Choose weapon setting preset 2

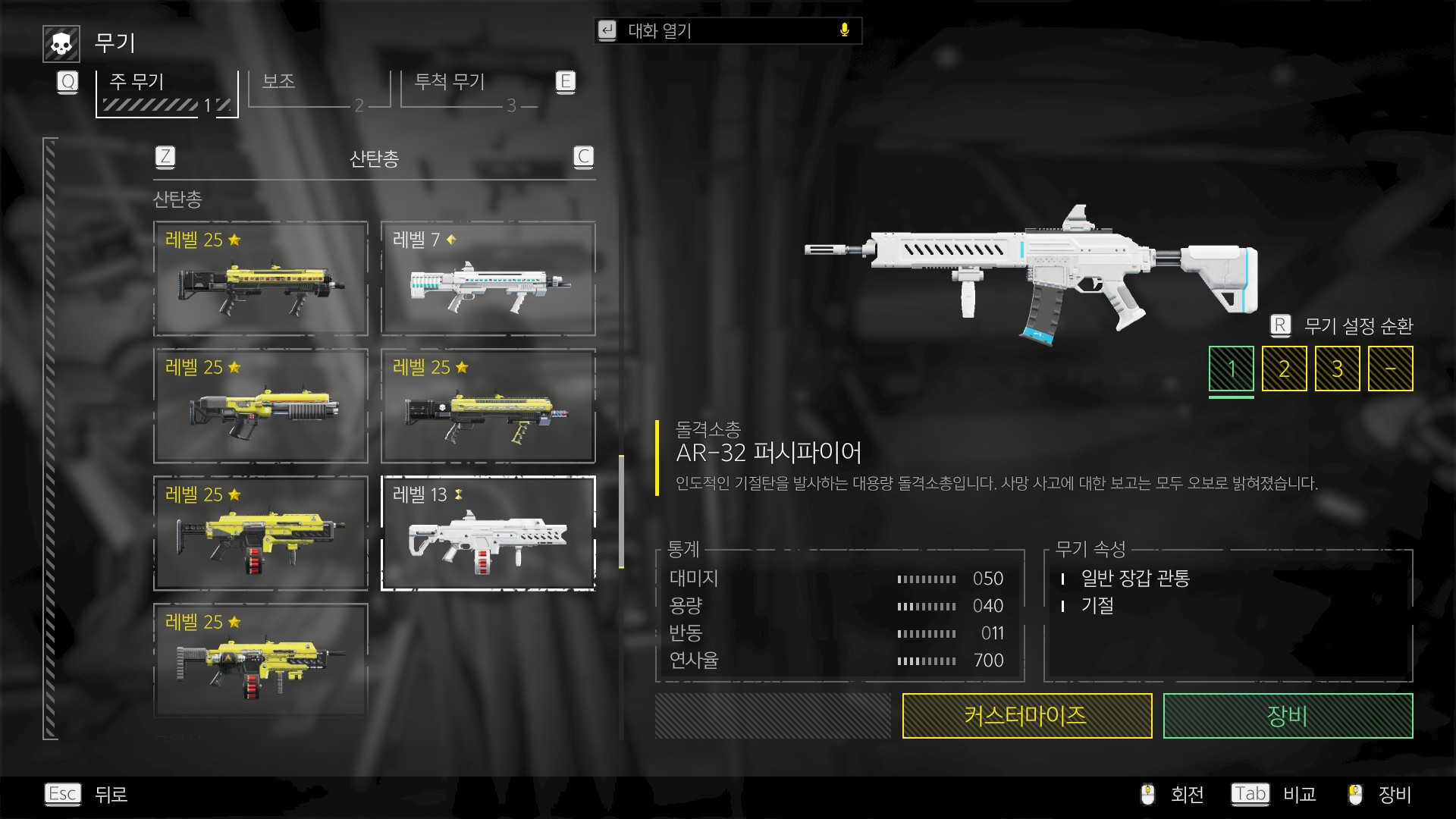click(x=1284, y=369)
